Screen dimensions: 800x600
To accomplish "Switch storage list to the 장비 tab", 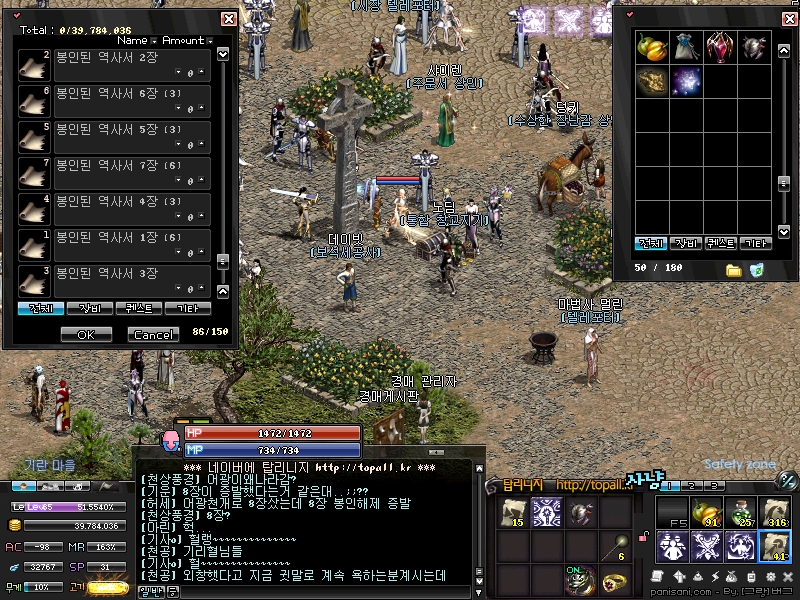I will coord(90,309).
